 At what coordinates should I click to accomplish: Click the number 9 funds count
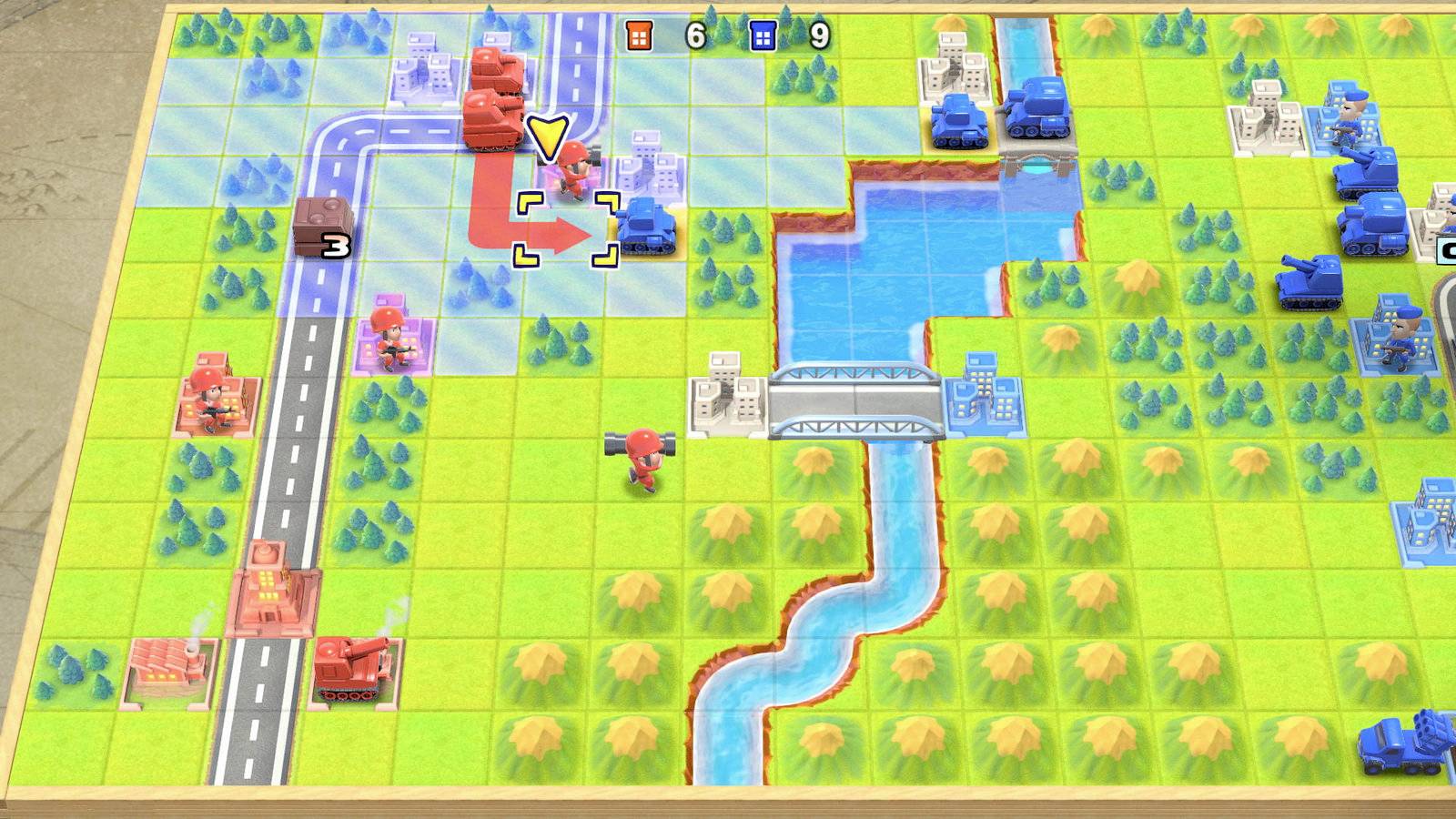821,36
